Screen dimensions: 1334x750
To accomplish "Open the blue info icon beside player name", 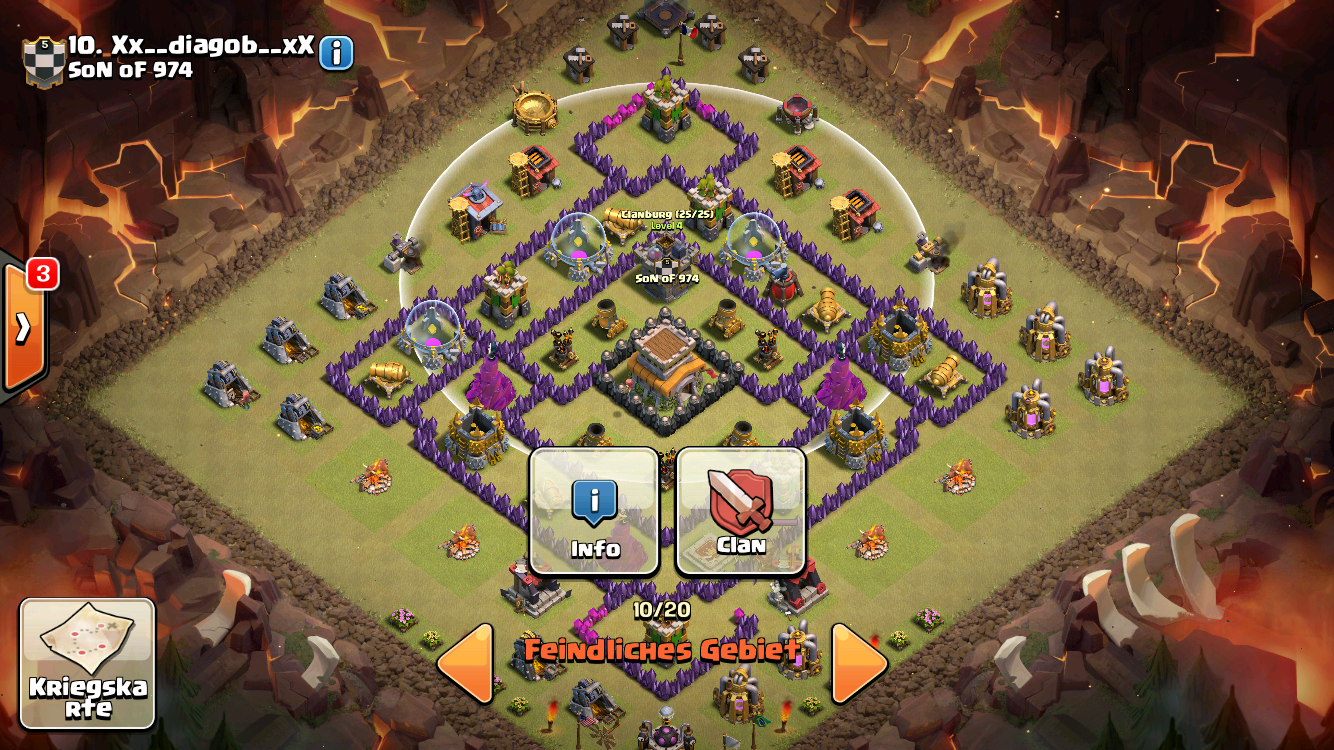I will [x=336, y=53].
